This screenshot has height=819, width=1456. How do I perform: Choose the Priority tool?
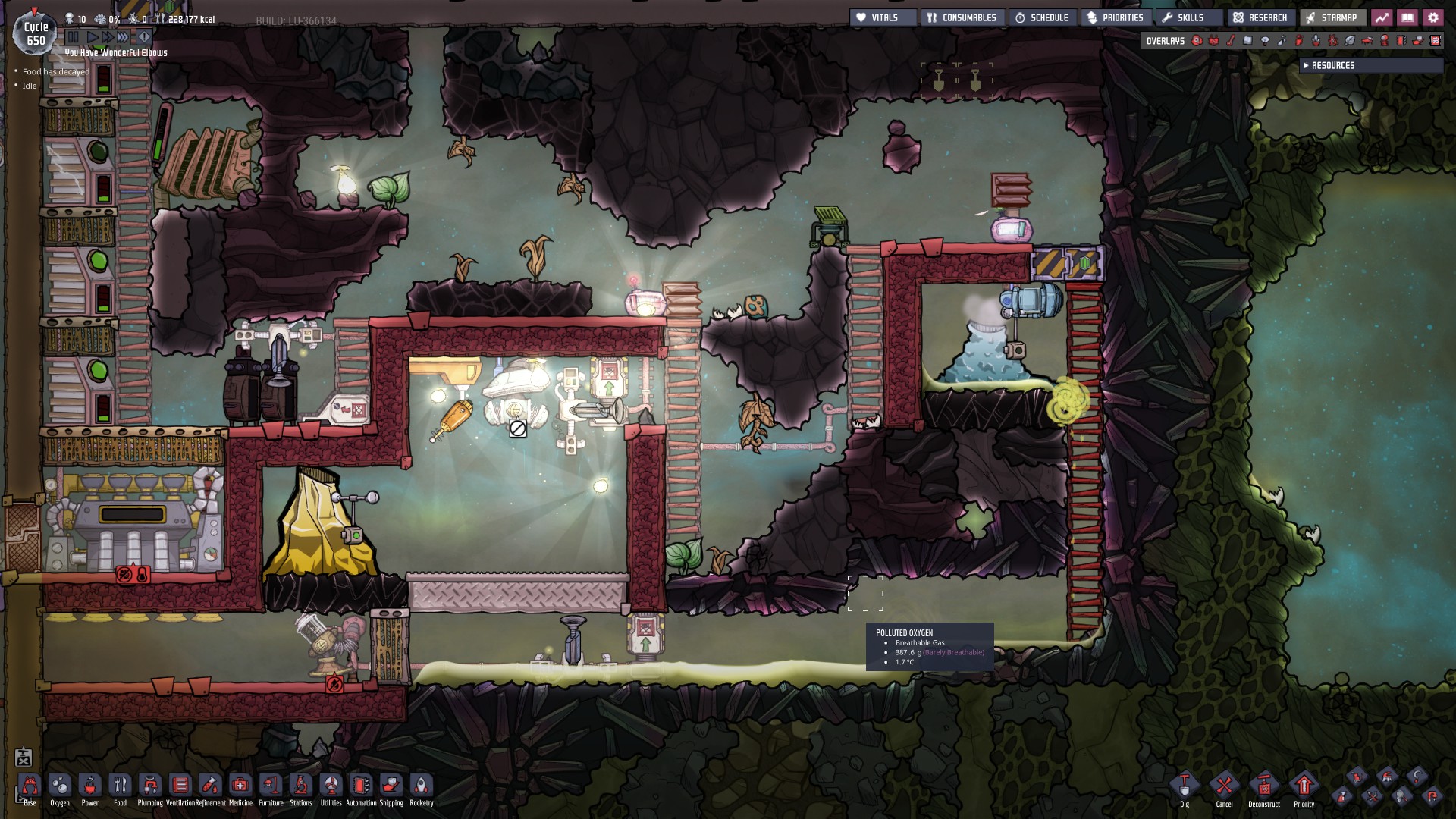1304,787
